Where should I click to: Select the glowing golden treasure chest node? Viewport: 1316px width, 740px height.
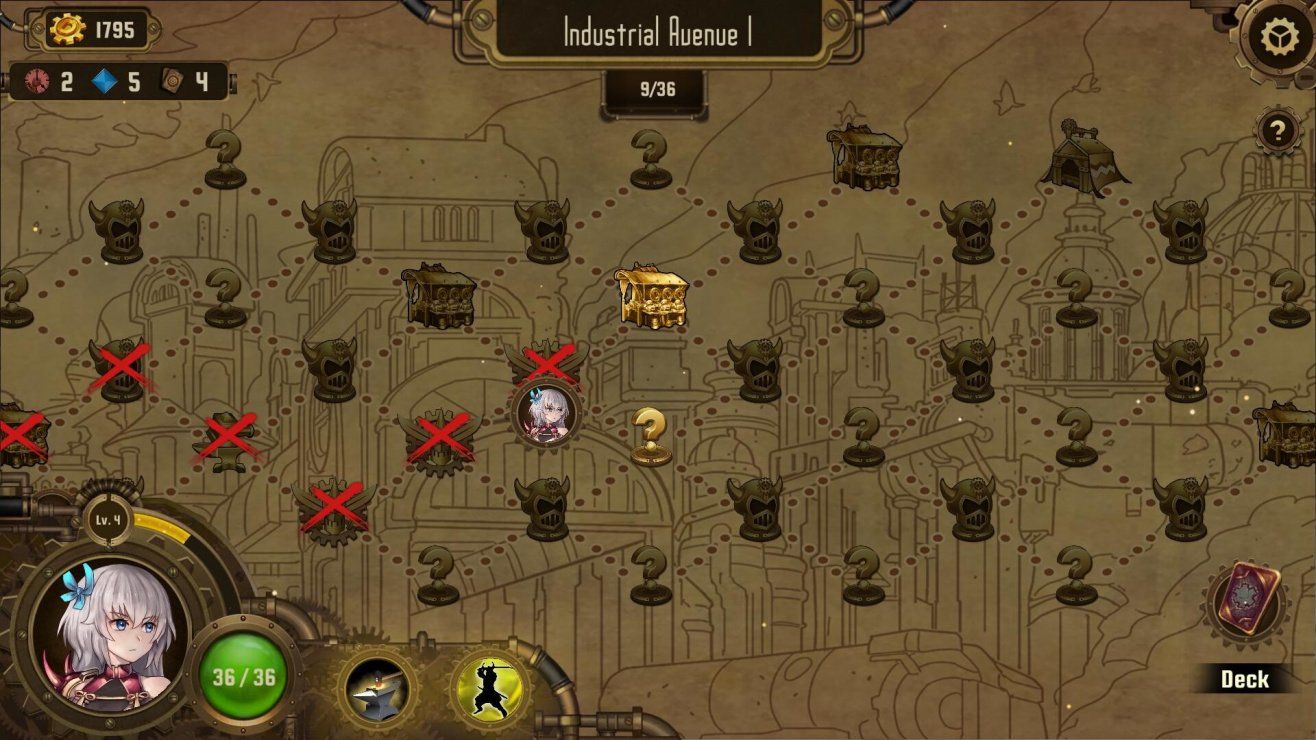tap(651, 296)
